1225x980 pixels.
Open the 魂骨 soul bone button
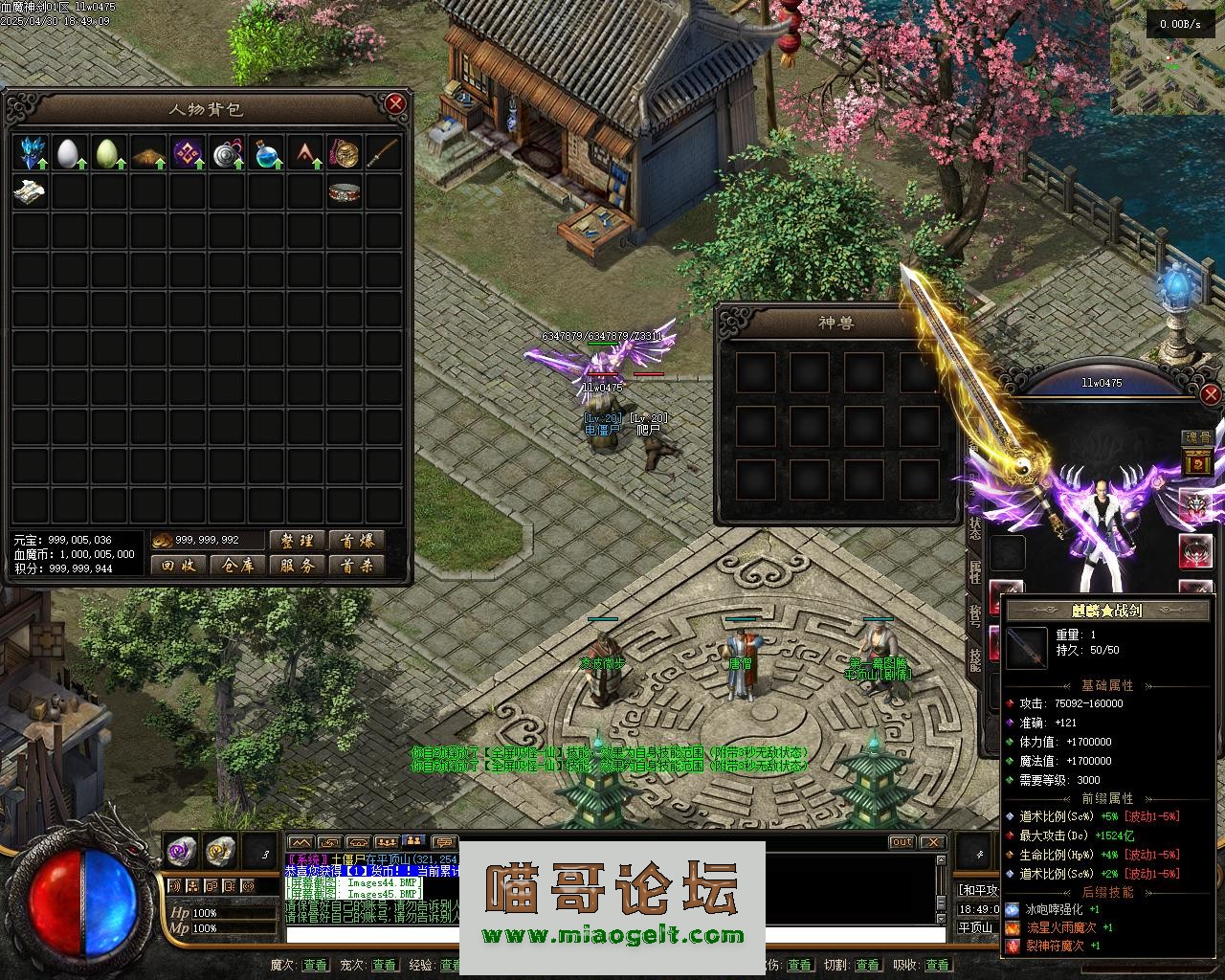click(1198, 437)
